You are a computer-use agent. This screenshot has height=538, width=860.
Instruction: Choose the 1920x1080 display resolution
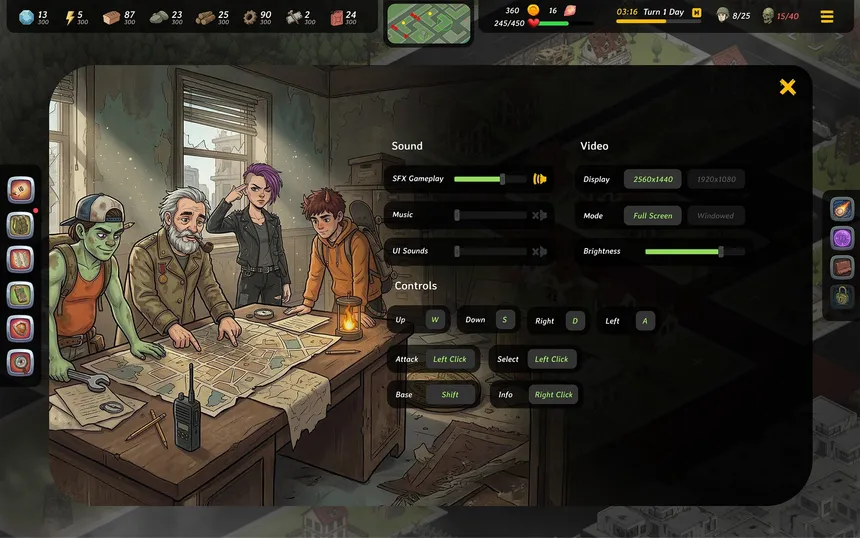point(715,180)
